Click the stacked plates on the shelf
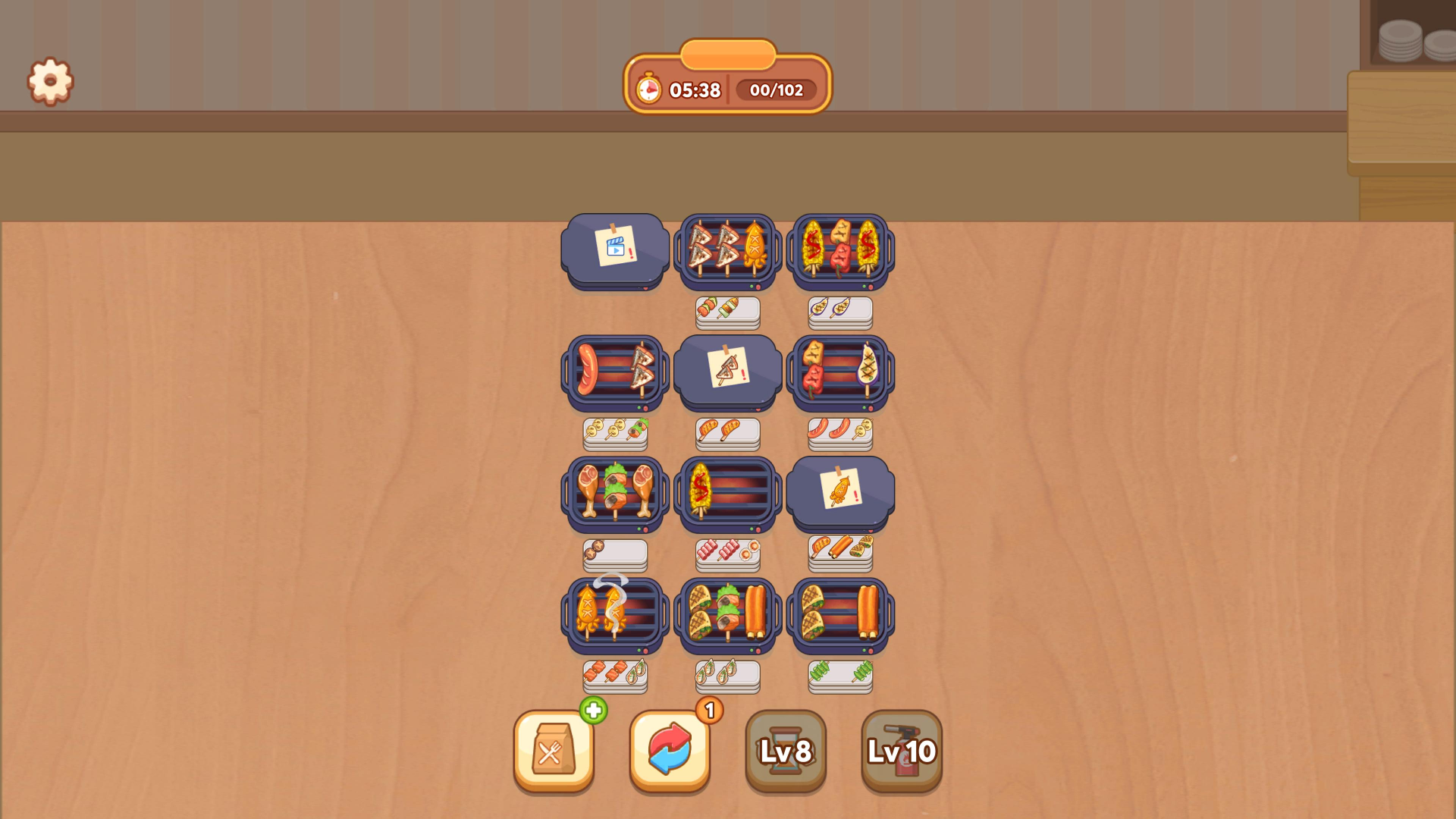 coord(1399,42)
